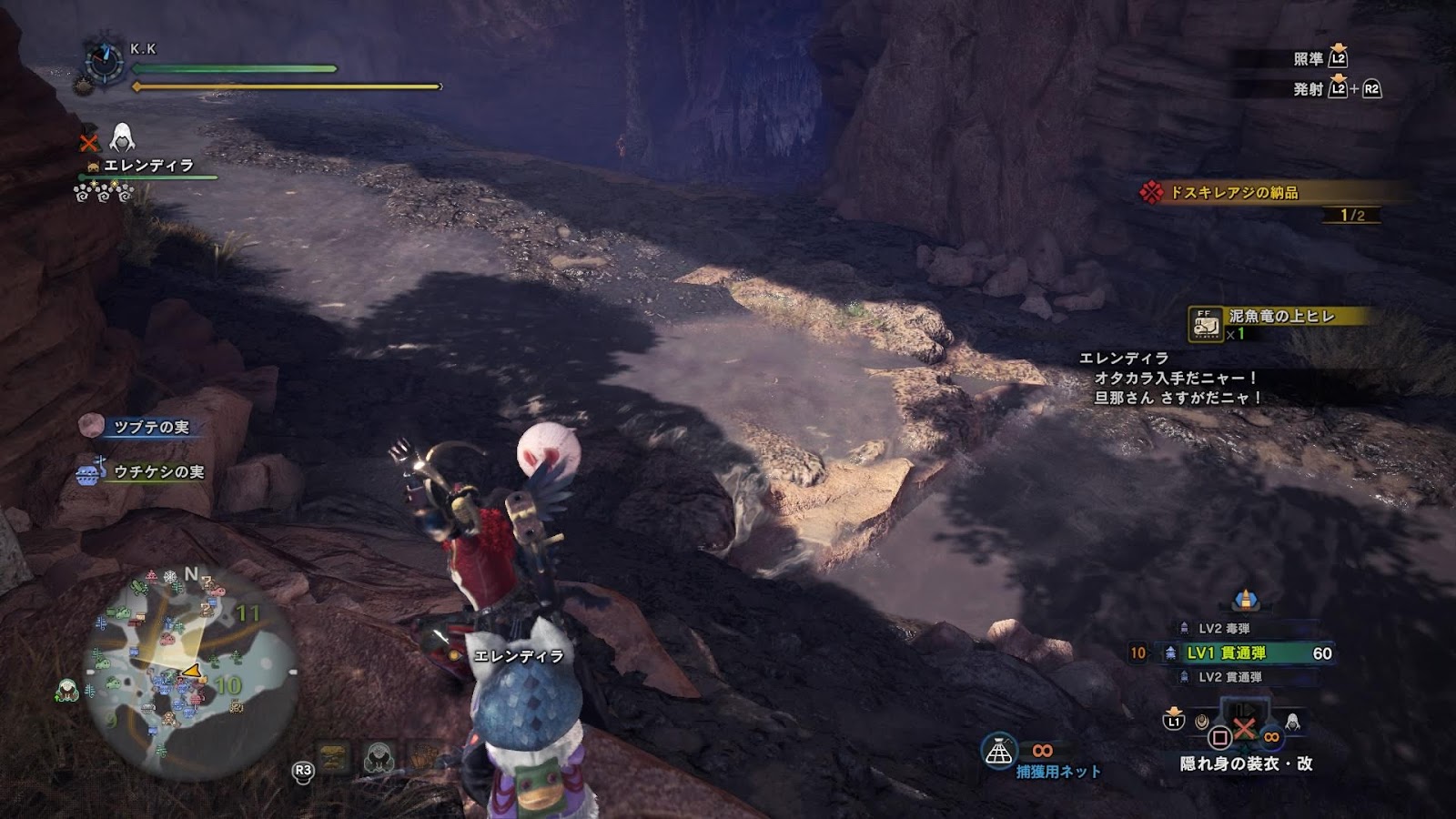Click the Palico エレンディラ status panel
This screenshot has width=1456, height=819.
pyautogui.click(x=147, y=167)
